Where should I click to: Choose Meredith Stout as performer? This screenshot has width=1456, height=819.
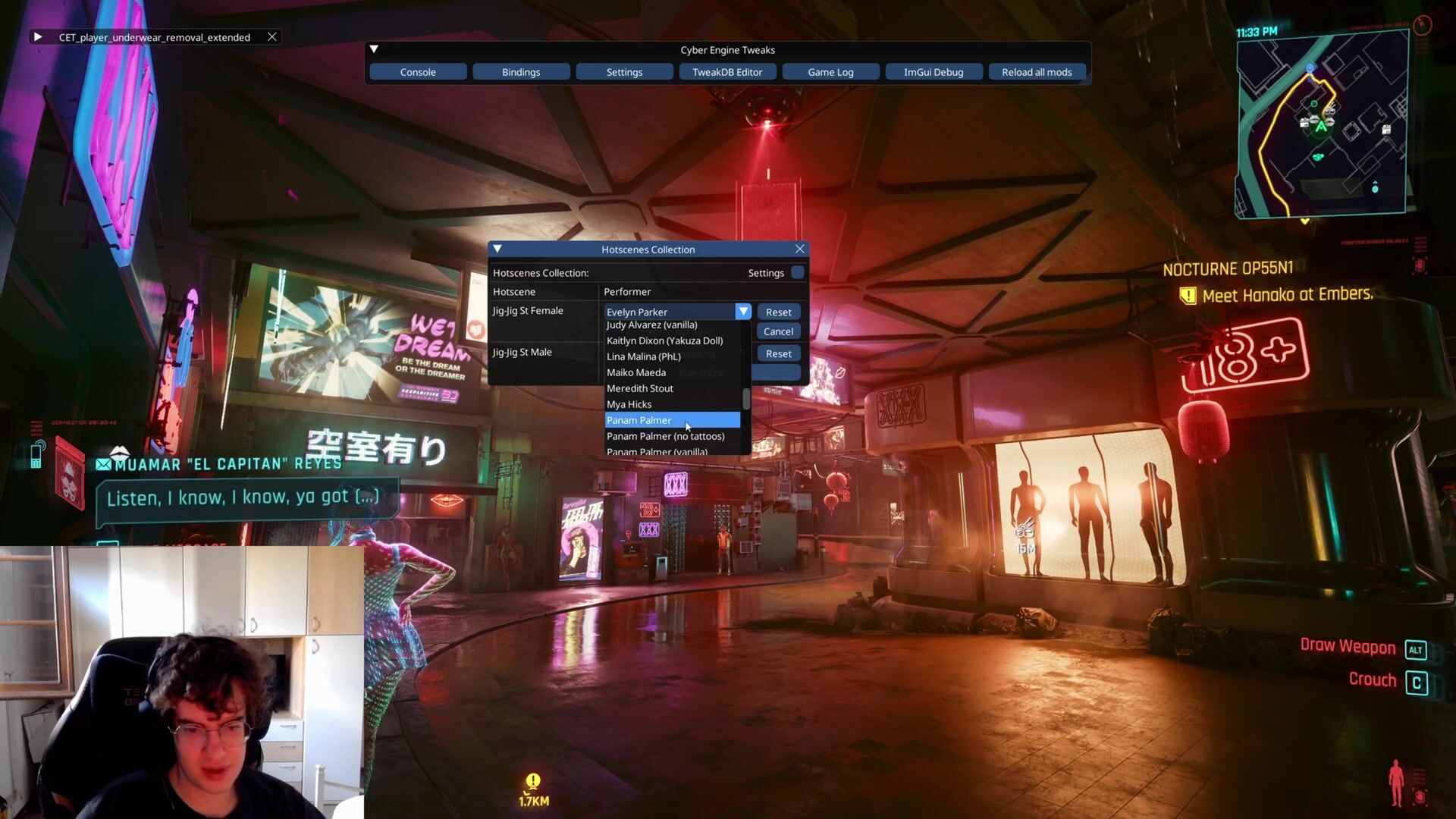640,388
